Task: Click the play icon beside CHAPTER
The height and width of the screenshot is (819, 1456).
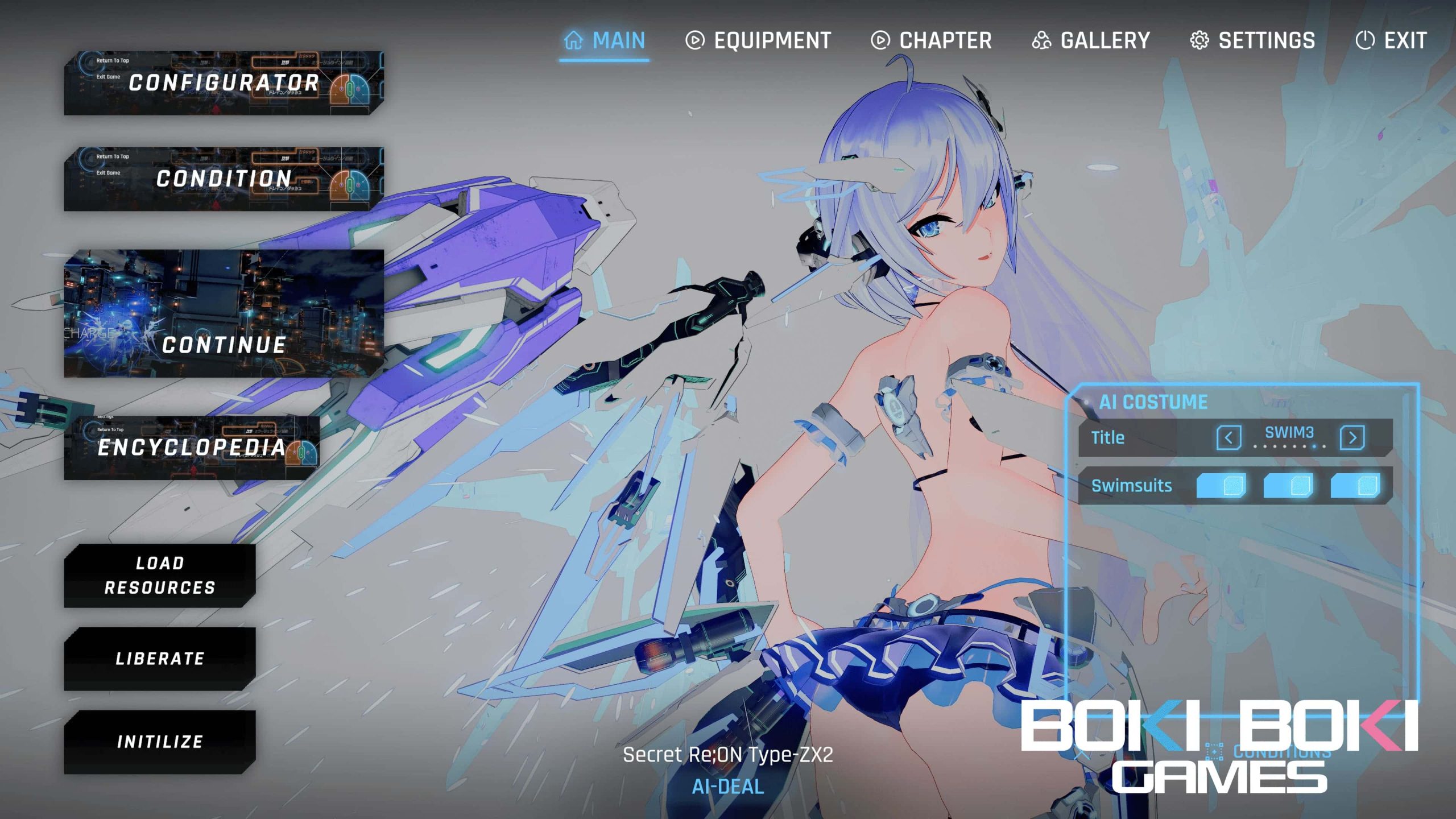Action: coord(879,40)
